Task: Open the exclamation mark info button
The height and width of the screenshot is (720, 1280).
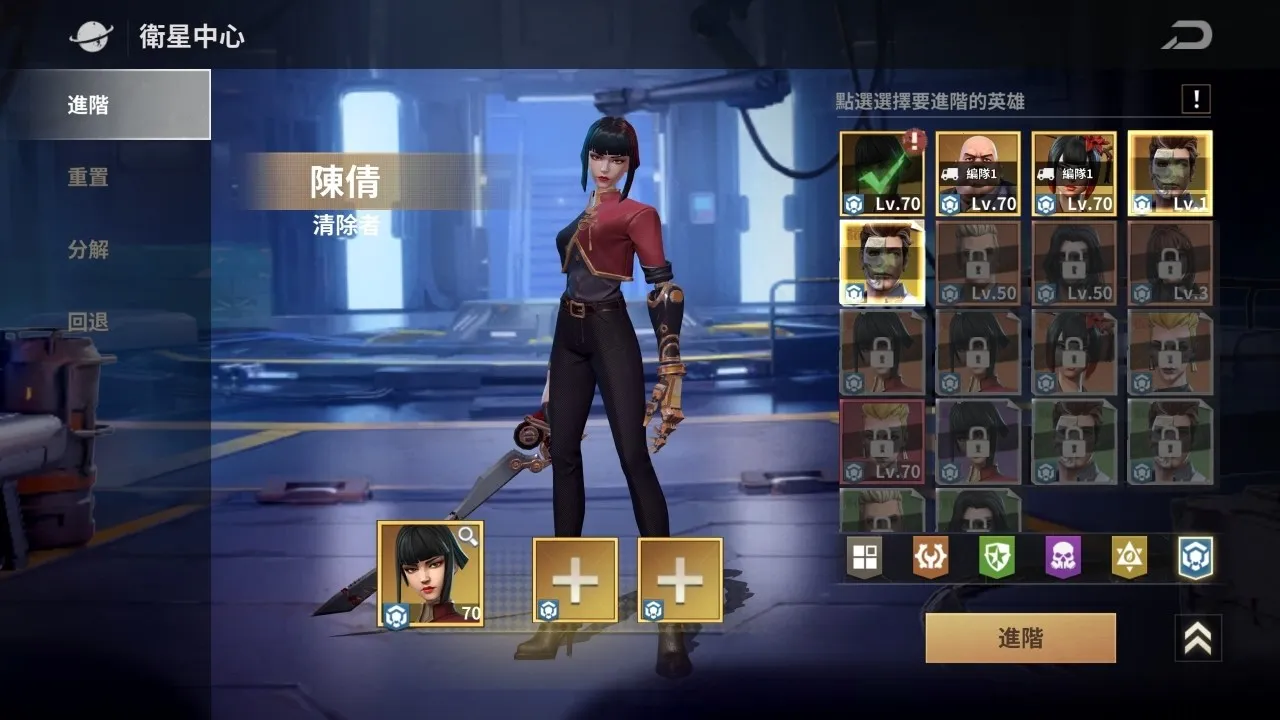Action: tap(1195, 99)
